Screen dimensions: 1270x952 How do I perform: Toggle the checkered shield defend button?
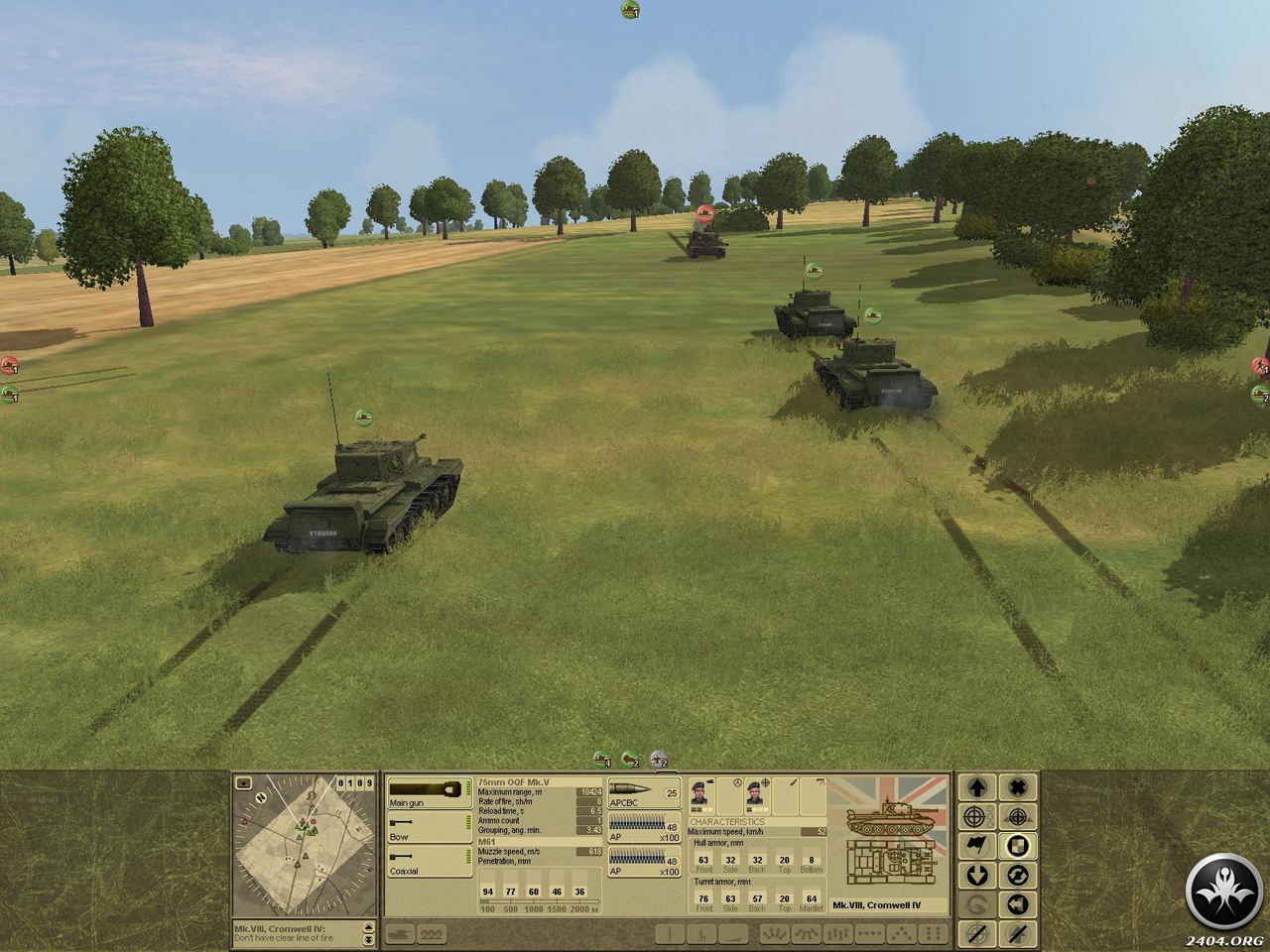[x=1017, y=846]
